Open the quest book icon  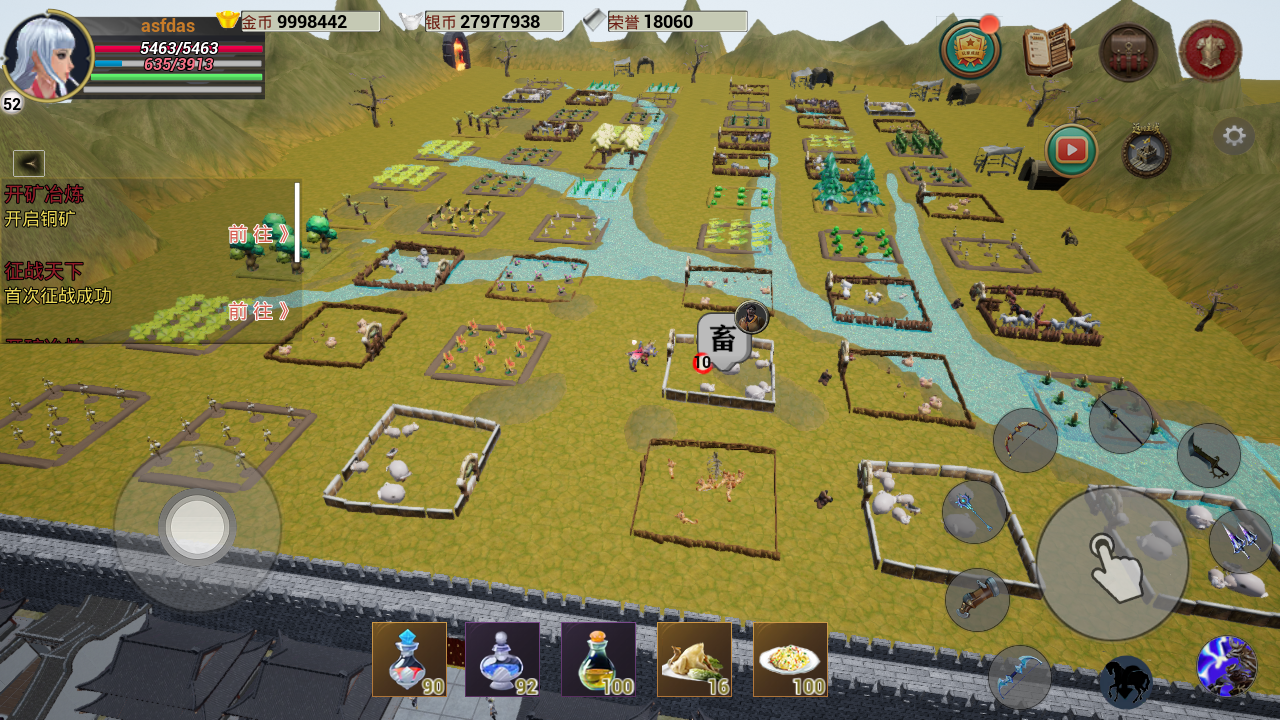tap(1048, 50)
